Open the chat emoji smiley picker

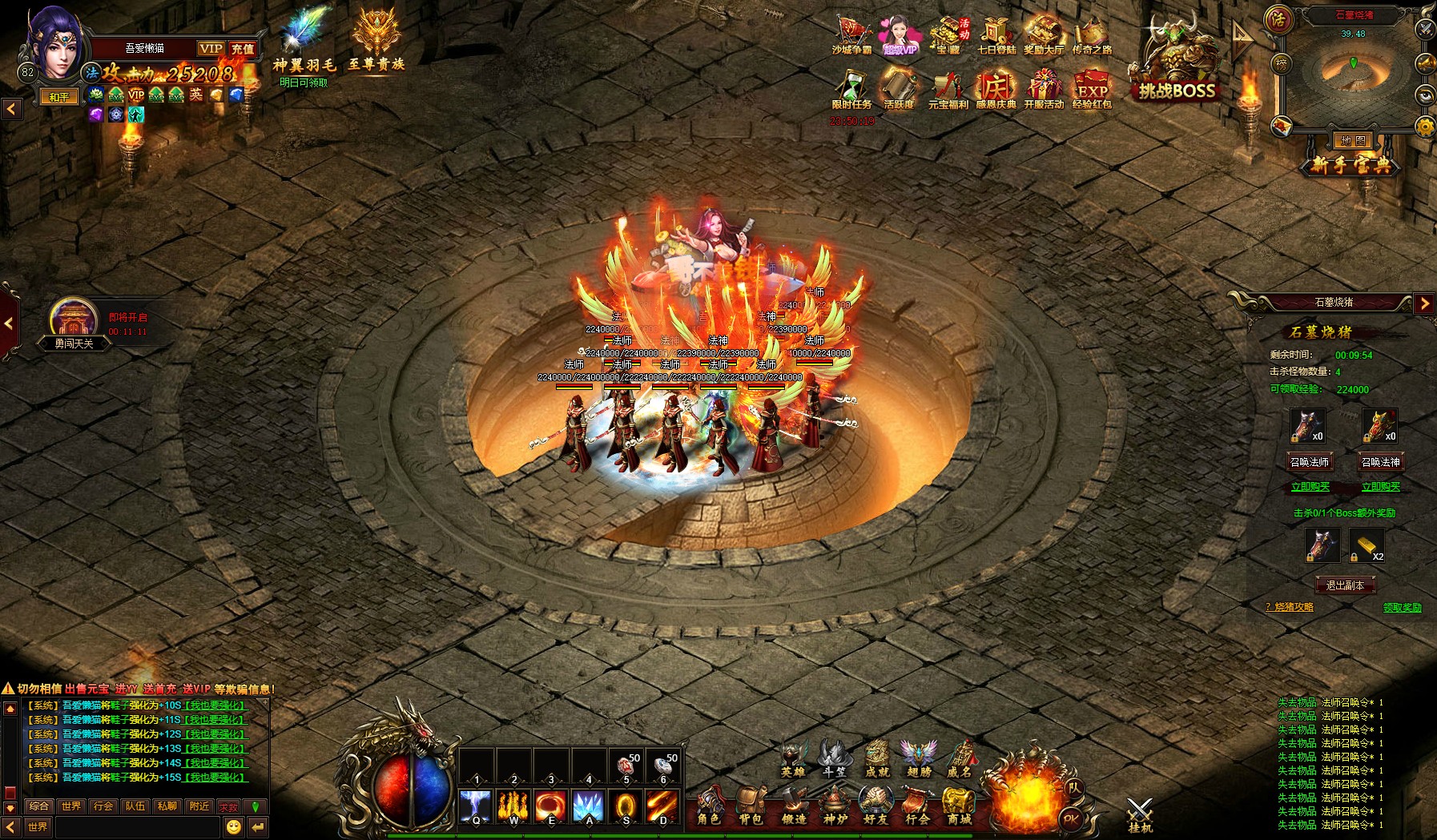click(233, 826)
